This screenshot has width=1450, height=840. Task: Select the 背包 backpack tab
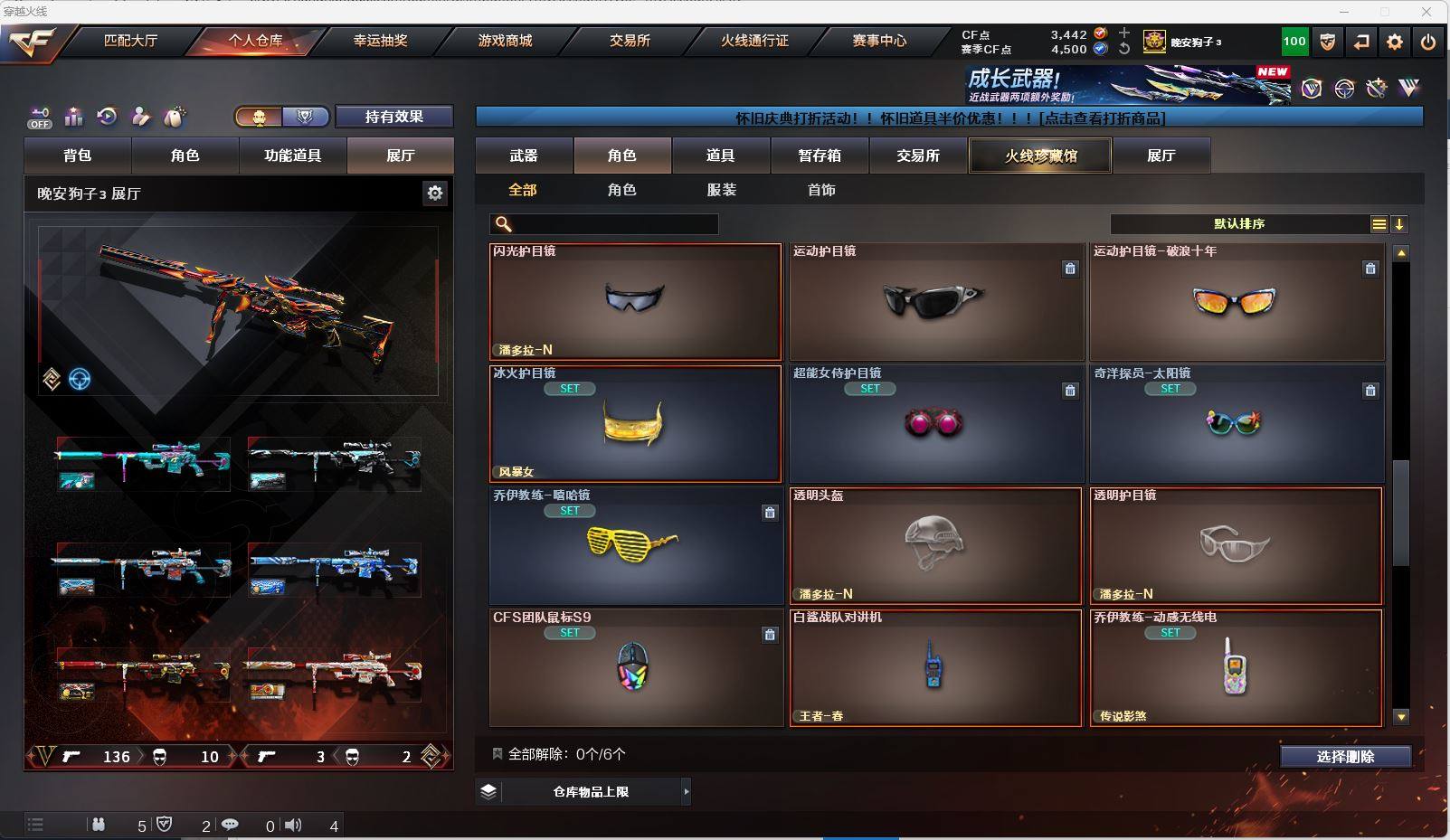point(78,156)
